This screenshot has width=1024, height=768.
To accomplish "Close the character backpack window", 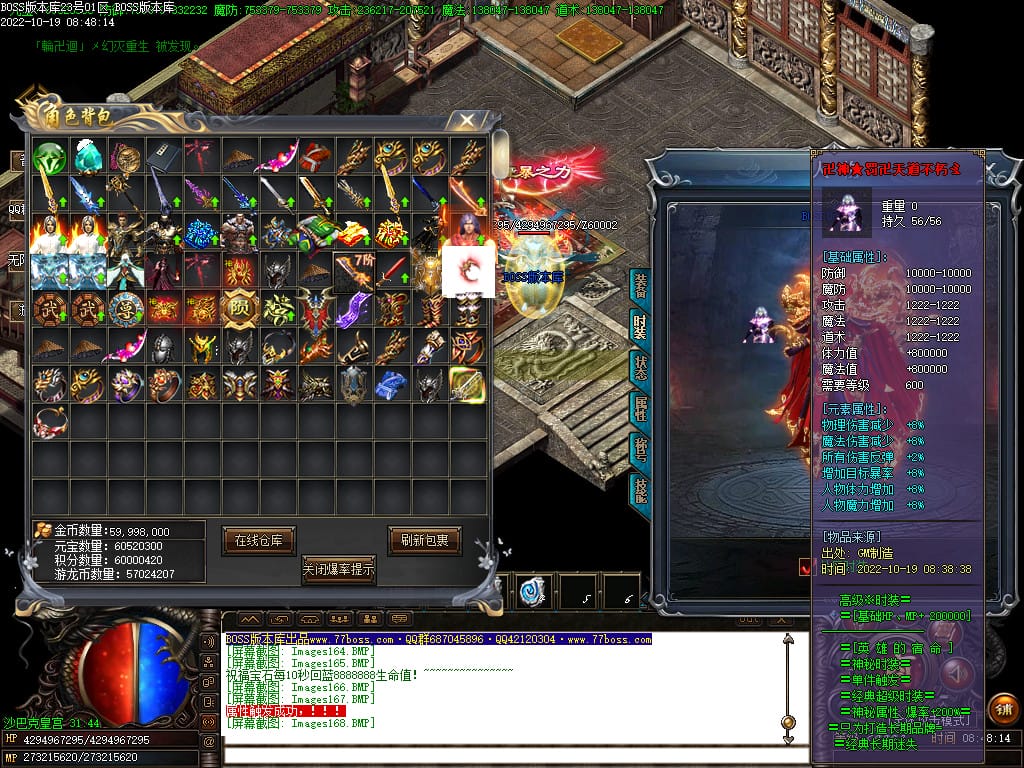I will 466,121.
